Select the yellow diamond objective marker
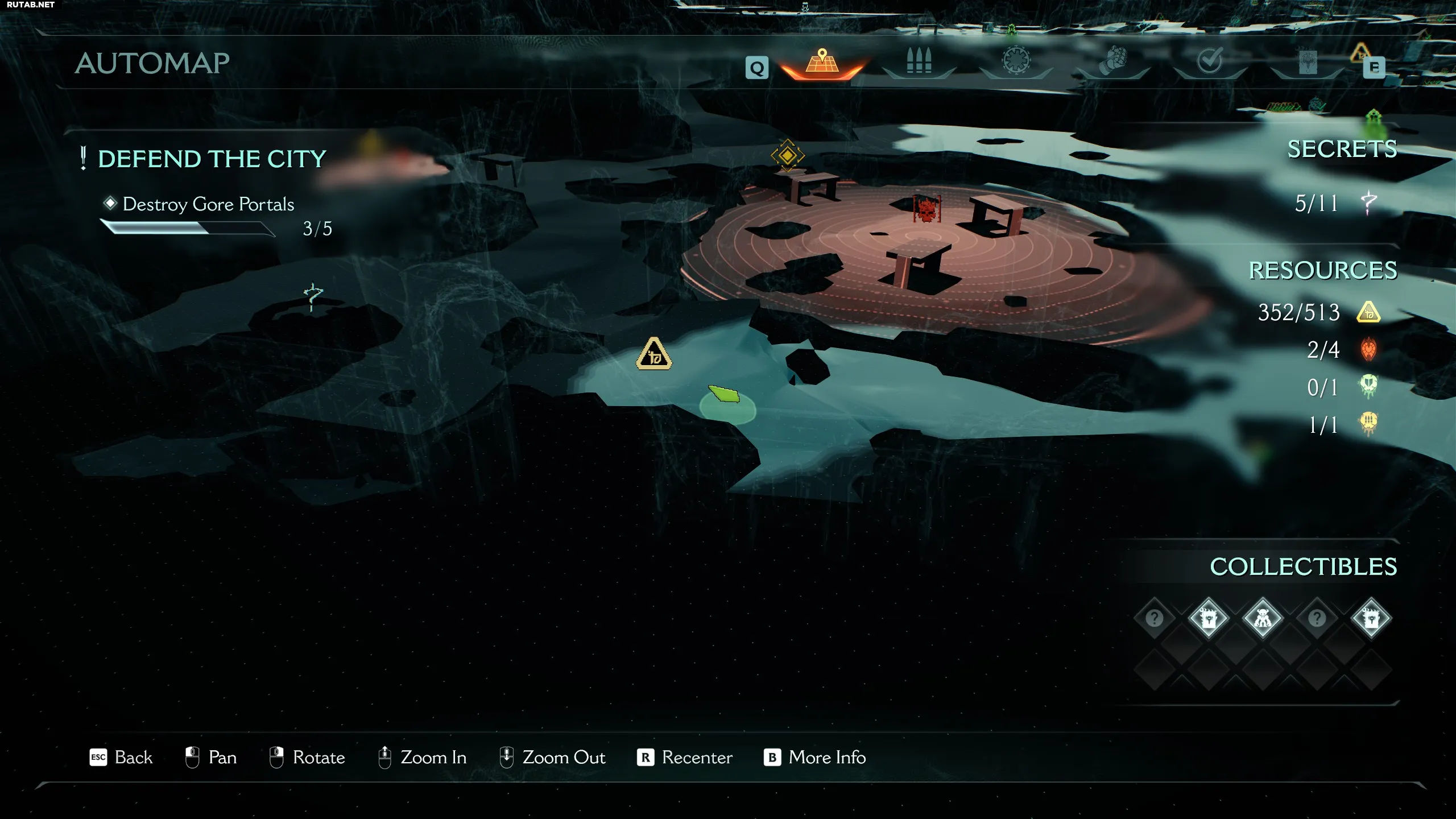1456x819 pixels. (x=787, y=155)
